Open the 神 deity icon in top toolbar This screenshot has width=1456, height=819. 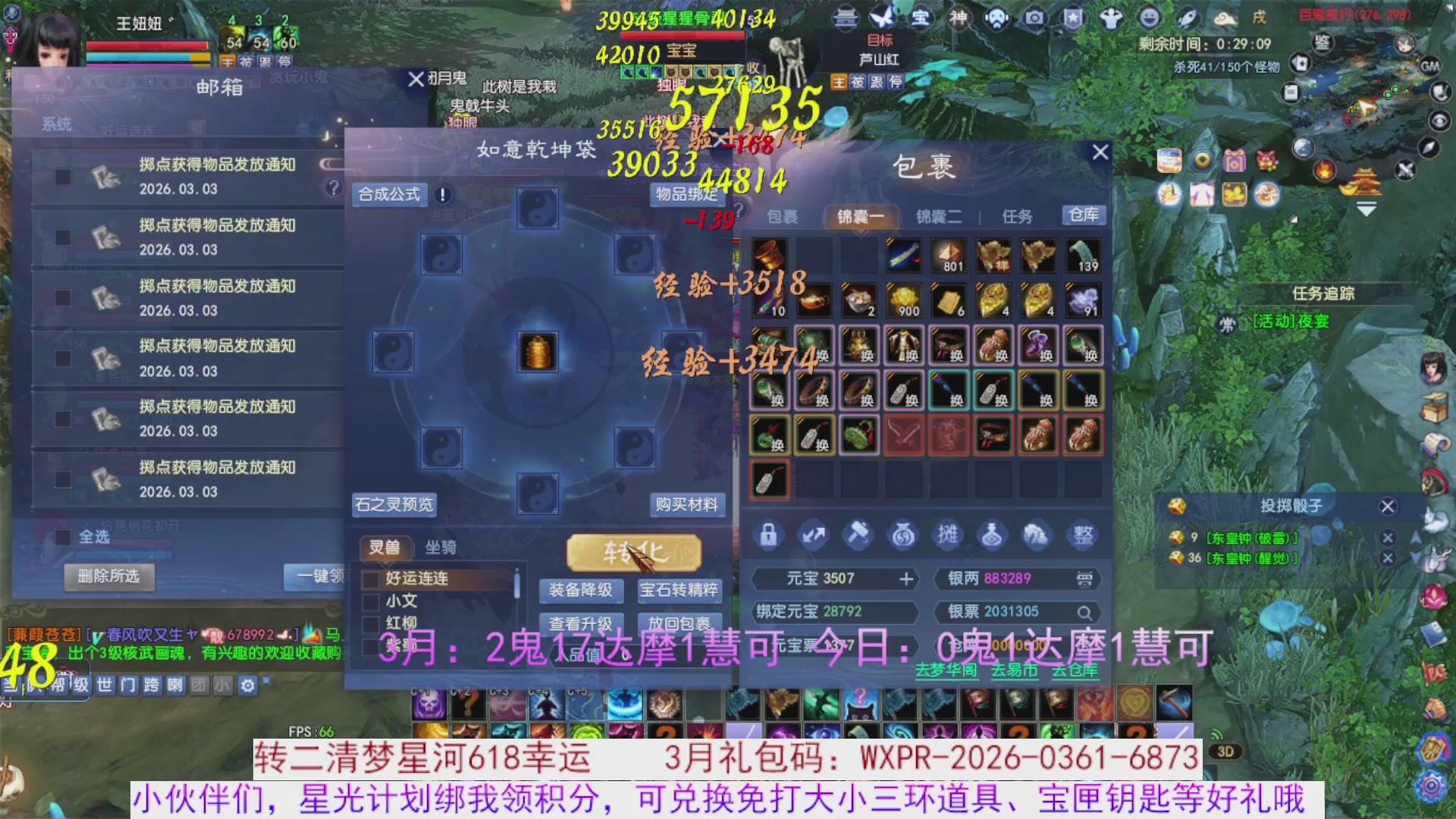[x=958, y=19]
